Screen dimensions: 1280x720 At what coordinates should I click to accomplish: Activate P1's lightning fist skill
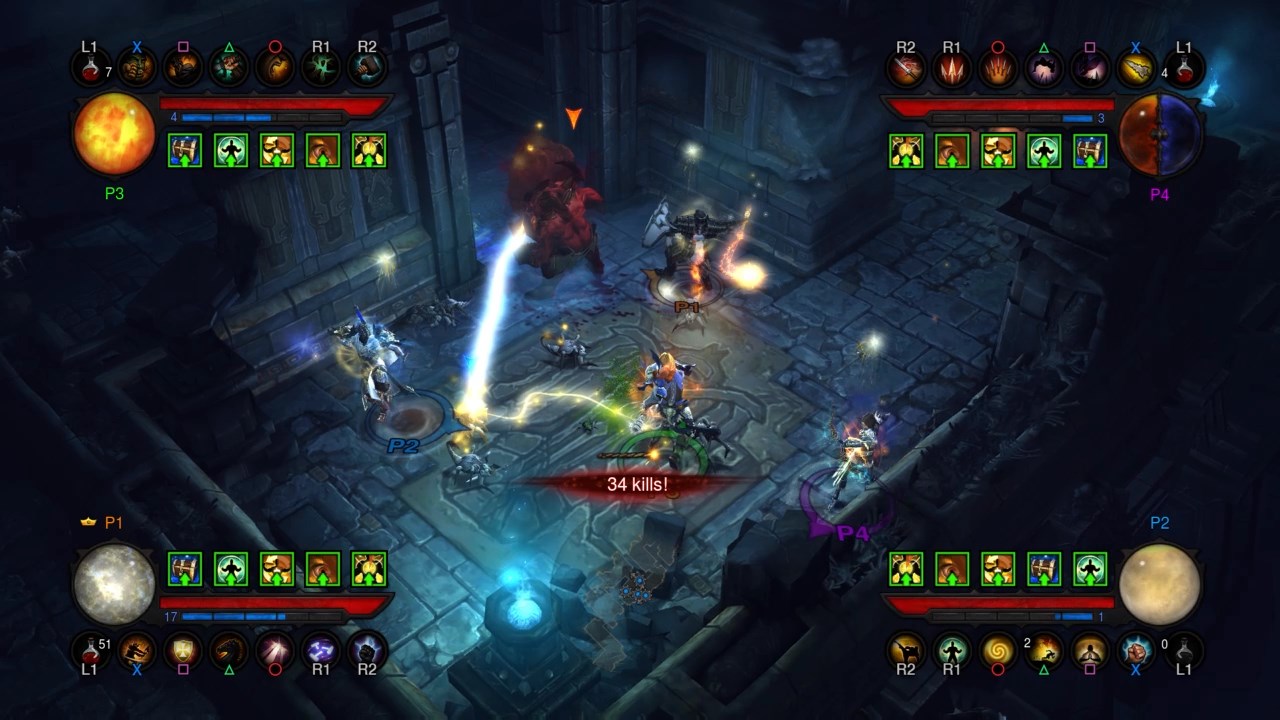[x=367, y=650]
